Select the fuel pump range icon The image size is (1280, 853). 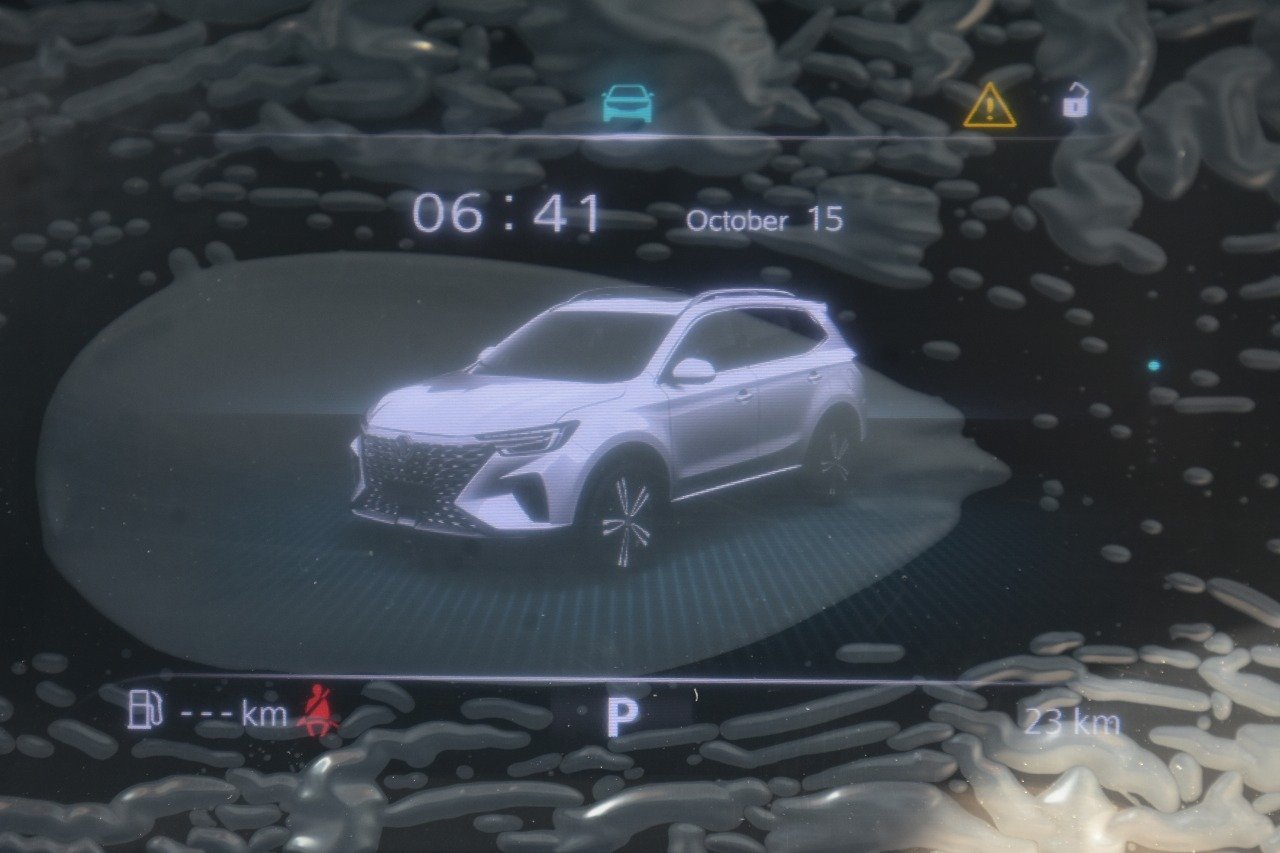click(x=146, y=712)
